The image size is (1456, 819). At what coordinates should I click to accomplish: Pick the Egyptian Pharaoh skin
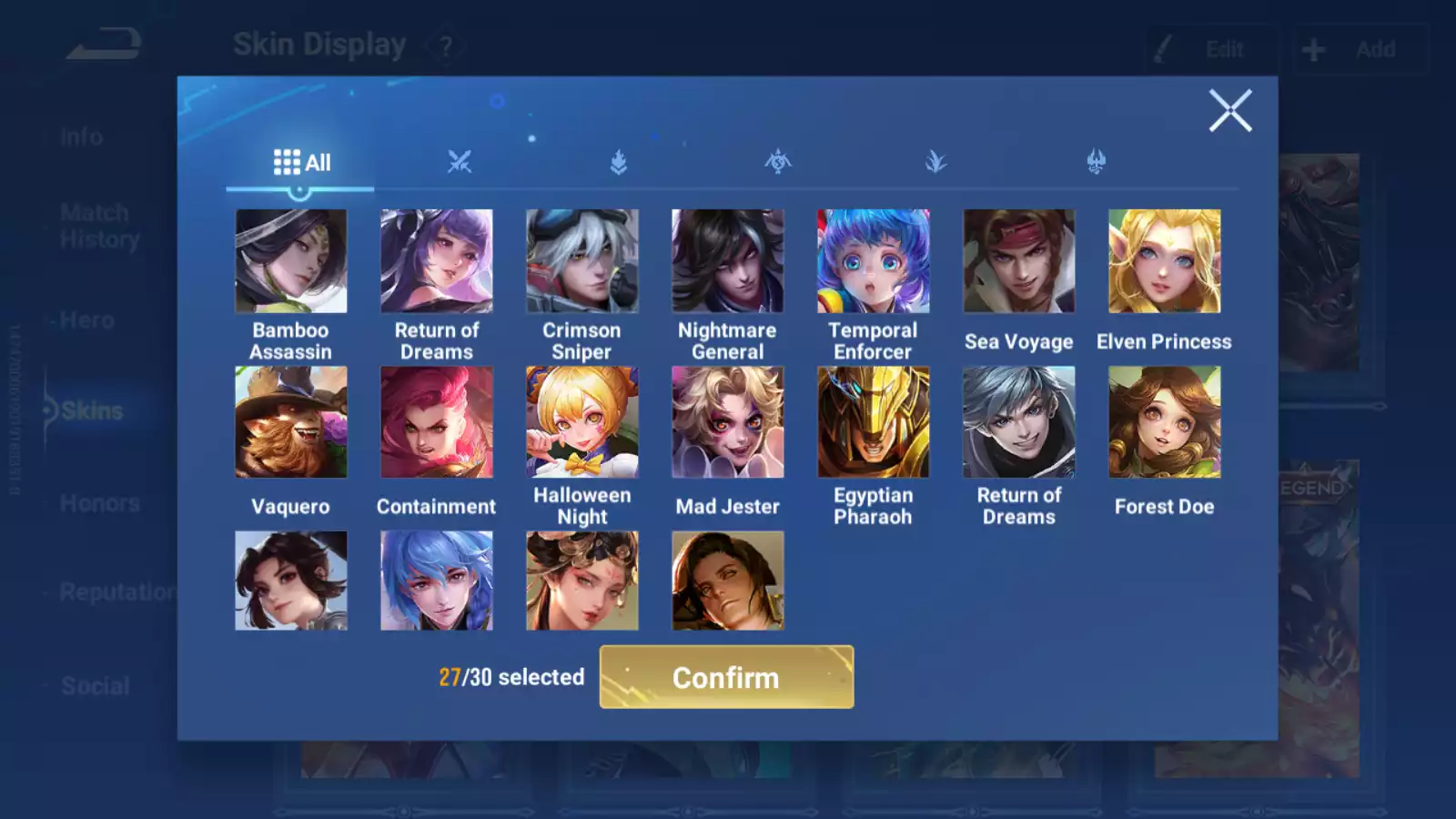coord(874,422)
